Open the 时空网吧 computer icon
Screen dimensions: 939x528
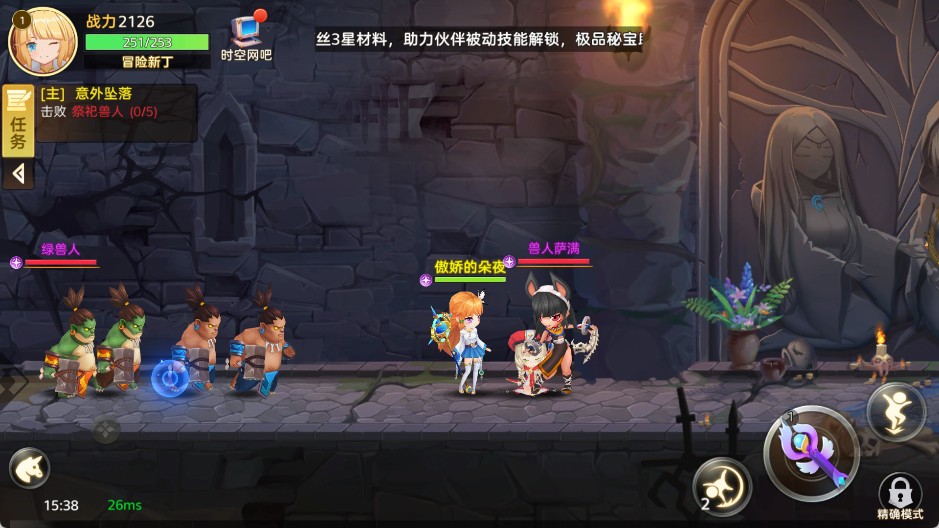[246, 35]
